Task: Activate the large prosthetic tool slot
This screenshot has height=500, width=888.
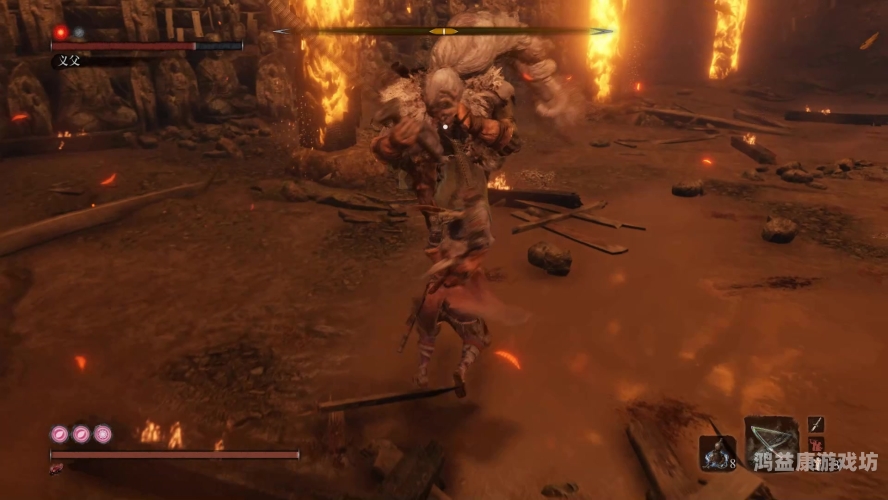Action: click(x=771, y=438)
